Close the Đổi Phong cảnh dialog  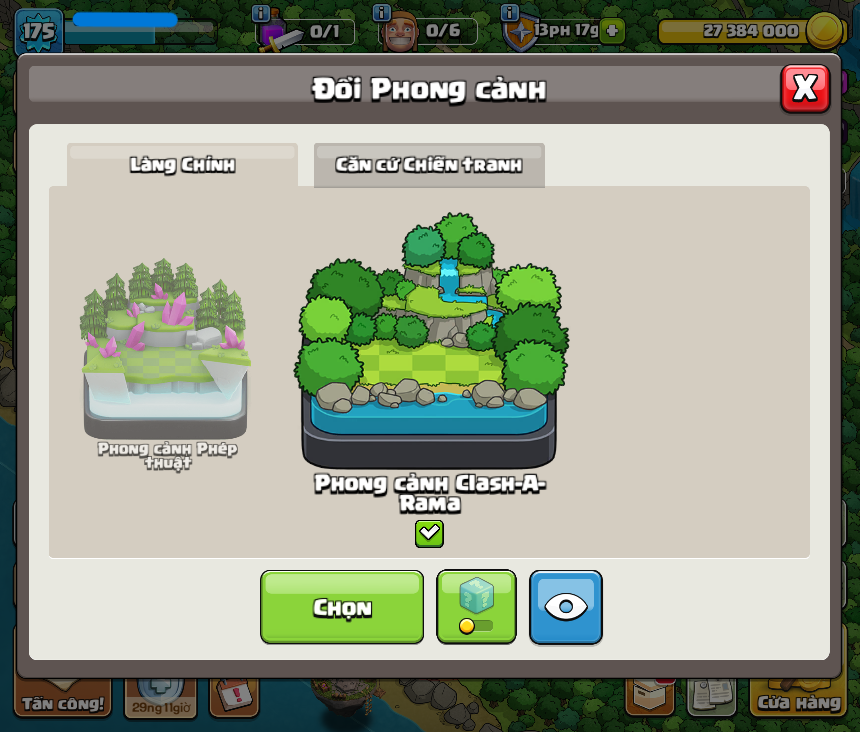(x=805, y=88)
